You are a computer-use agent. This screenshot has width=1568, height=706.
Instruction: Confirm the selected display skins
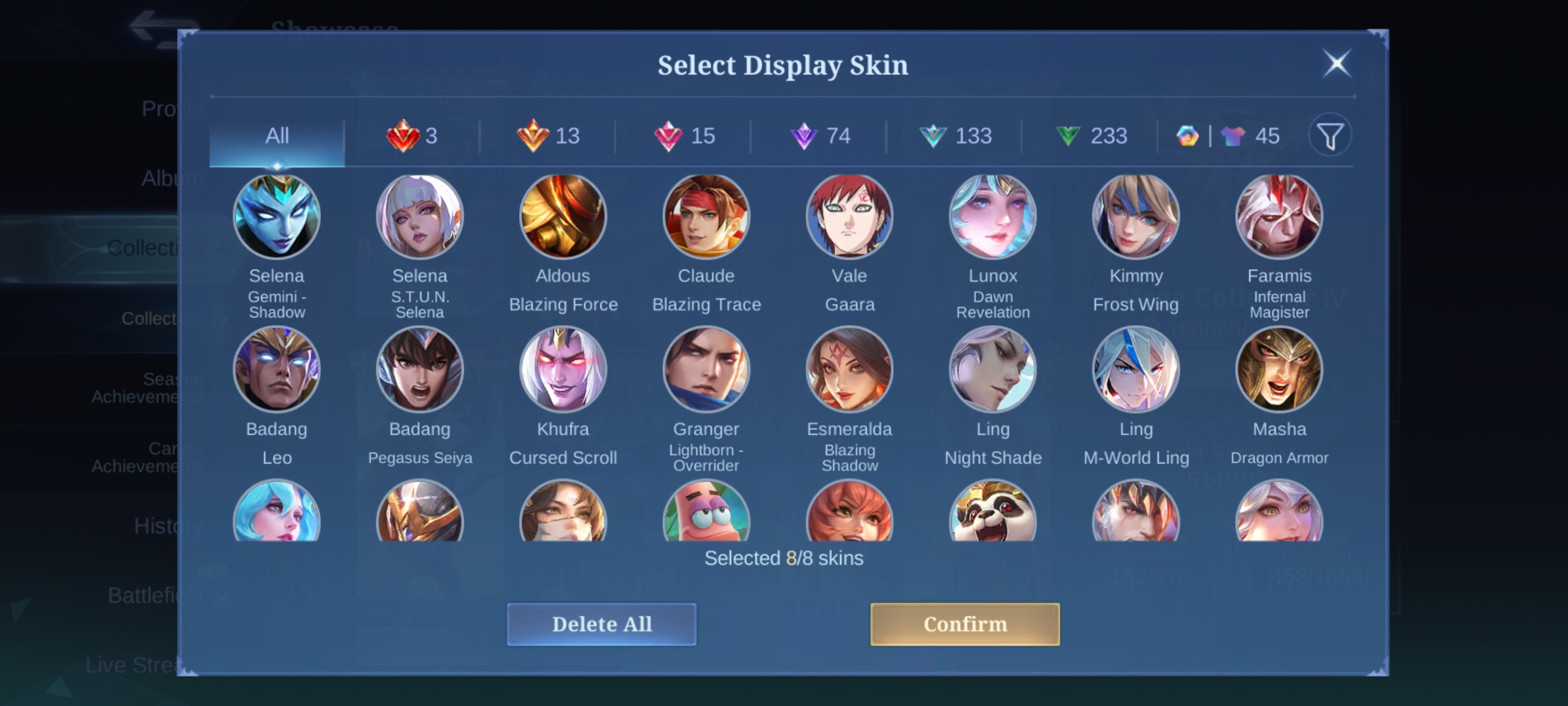coord(965,624)
